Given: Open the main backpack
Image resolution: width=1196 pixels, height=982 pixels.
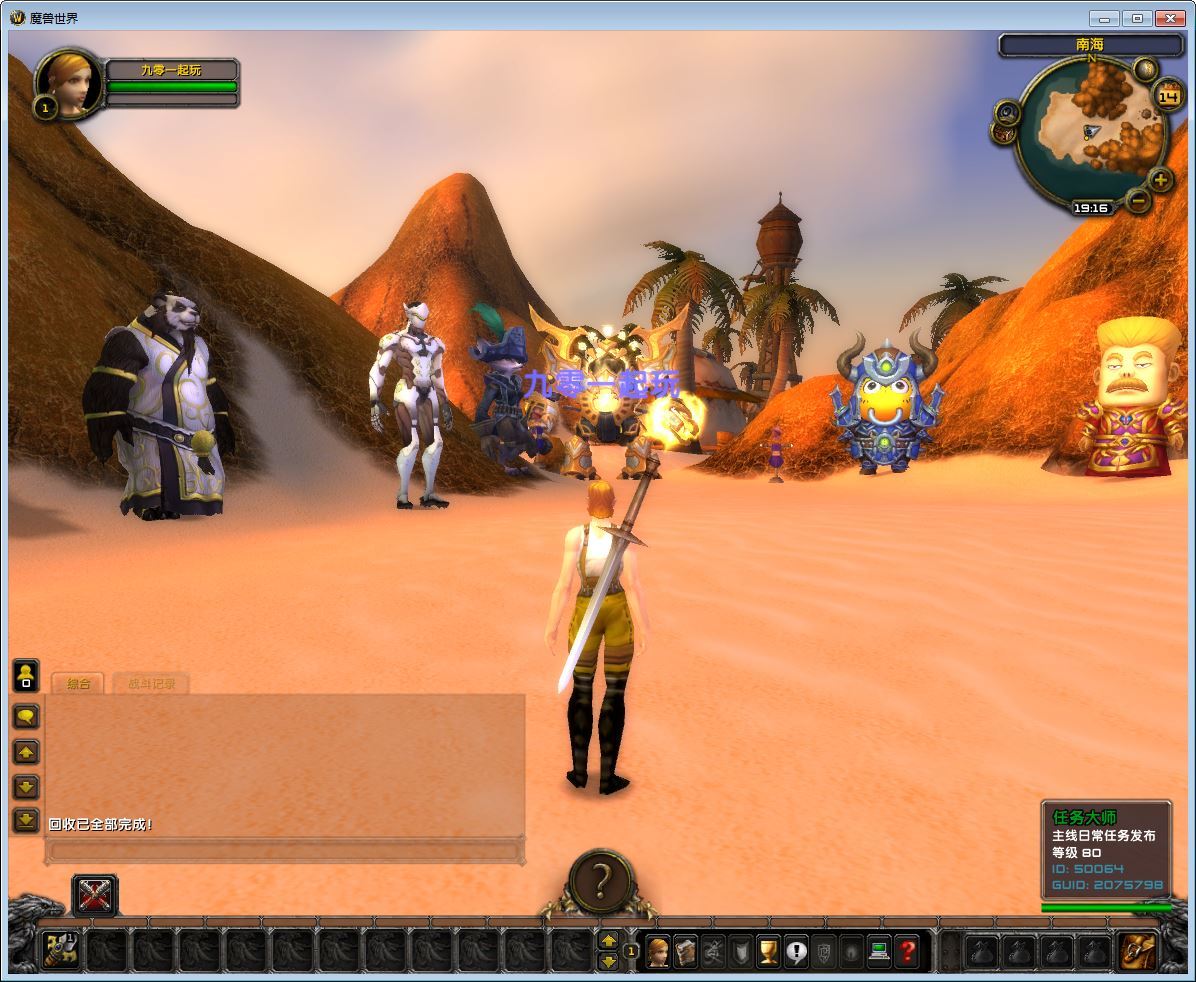Looking at the screenshot, I should (1137, 951).
